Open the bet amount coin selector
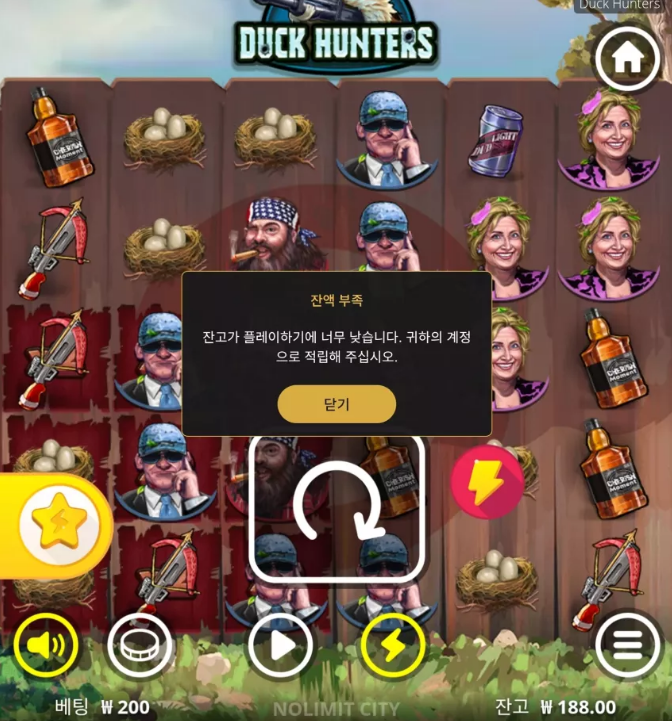 coord(140,645)
